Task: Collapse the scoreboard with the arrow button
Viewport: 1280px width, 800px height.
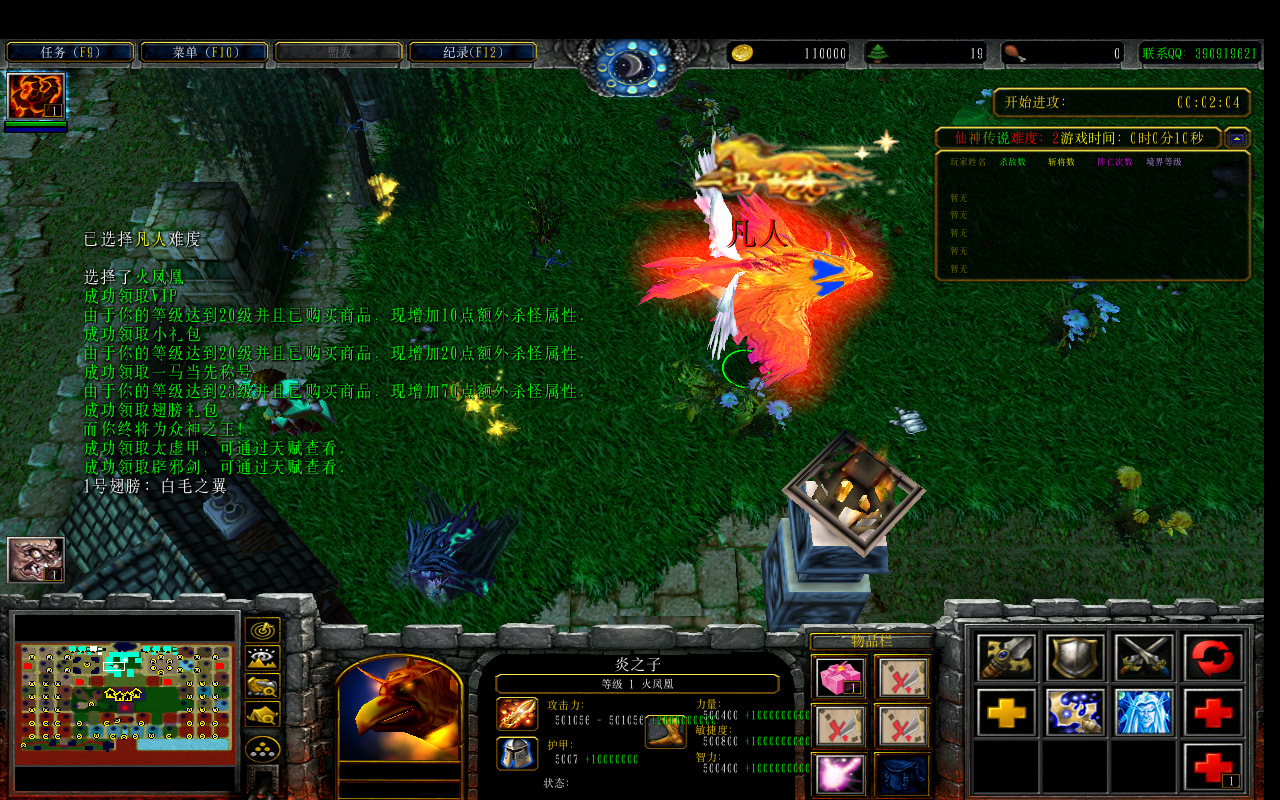Action: coord(1238,138)
